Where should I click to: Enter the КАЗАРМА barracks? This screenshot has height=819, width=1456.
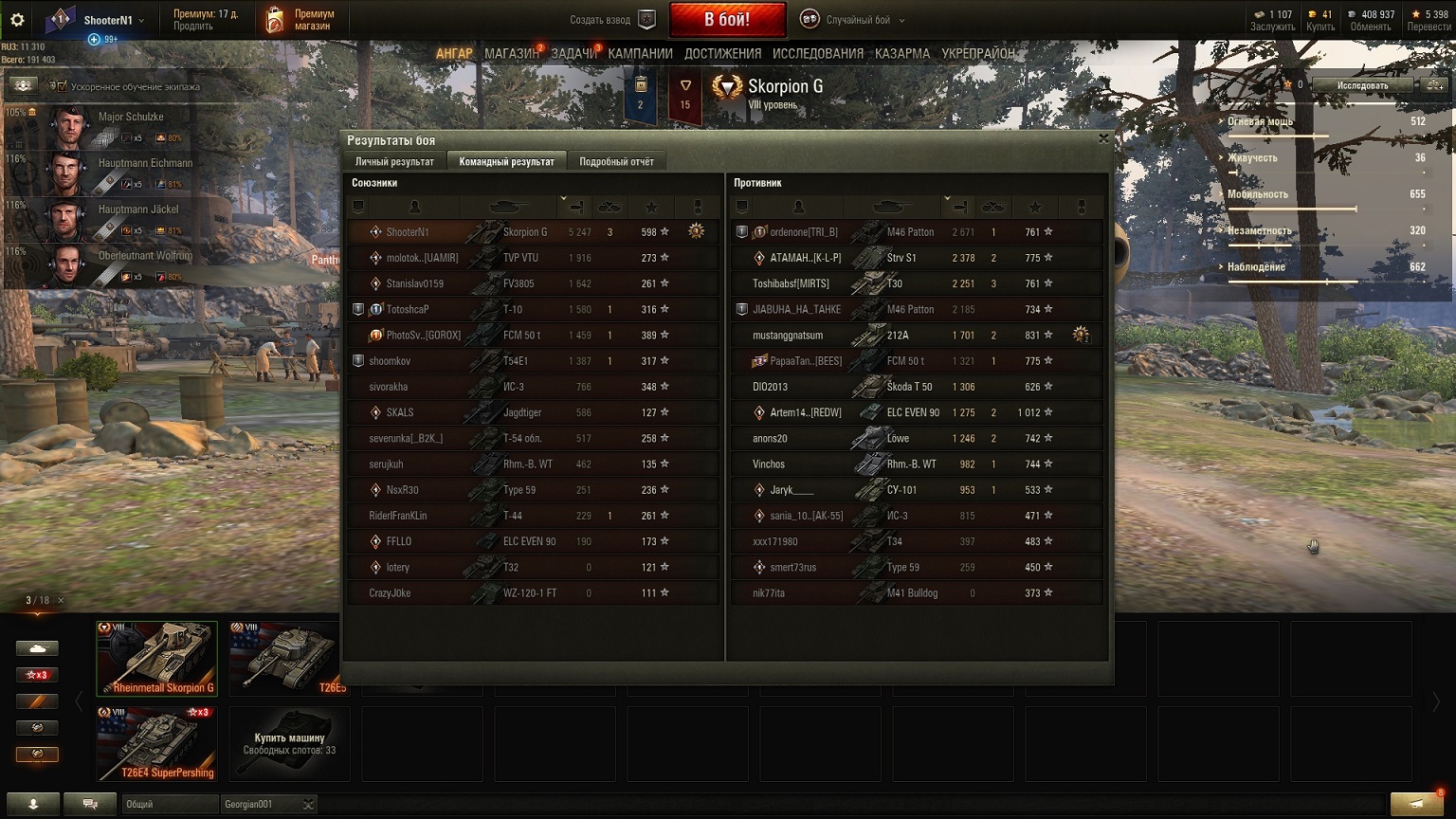pyautogui.click(x=901, y=54)
